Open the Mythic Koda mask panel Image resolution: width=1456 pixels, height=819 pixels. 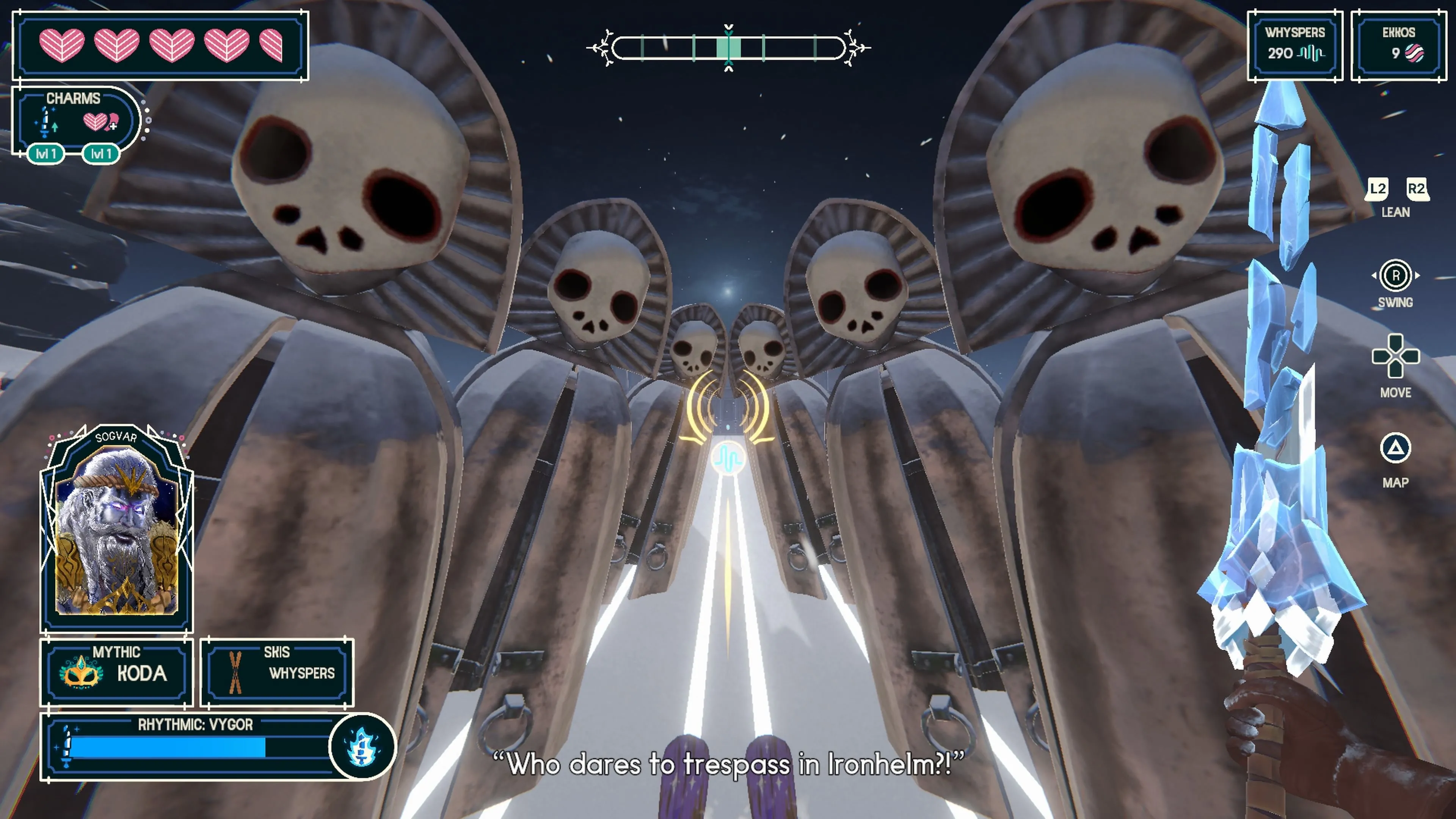pos(116,672)
